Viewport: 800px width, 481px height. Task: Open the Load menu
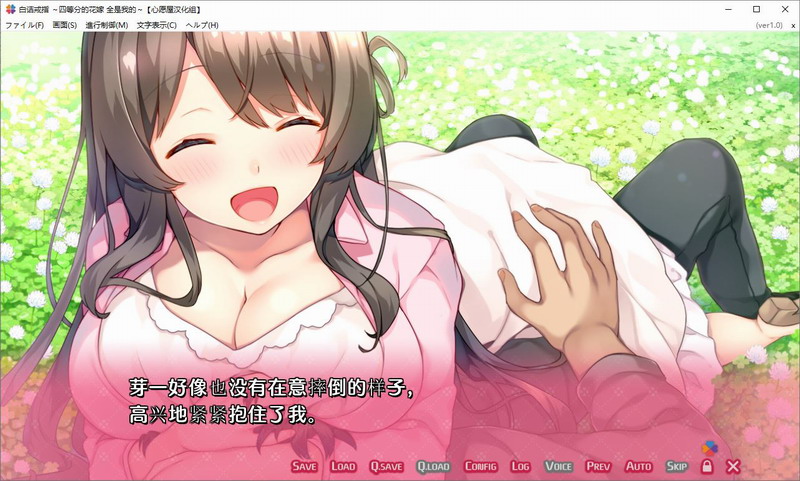coord(343,466)
